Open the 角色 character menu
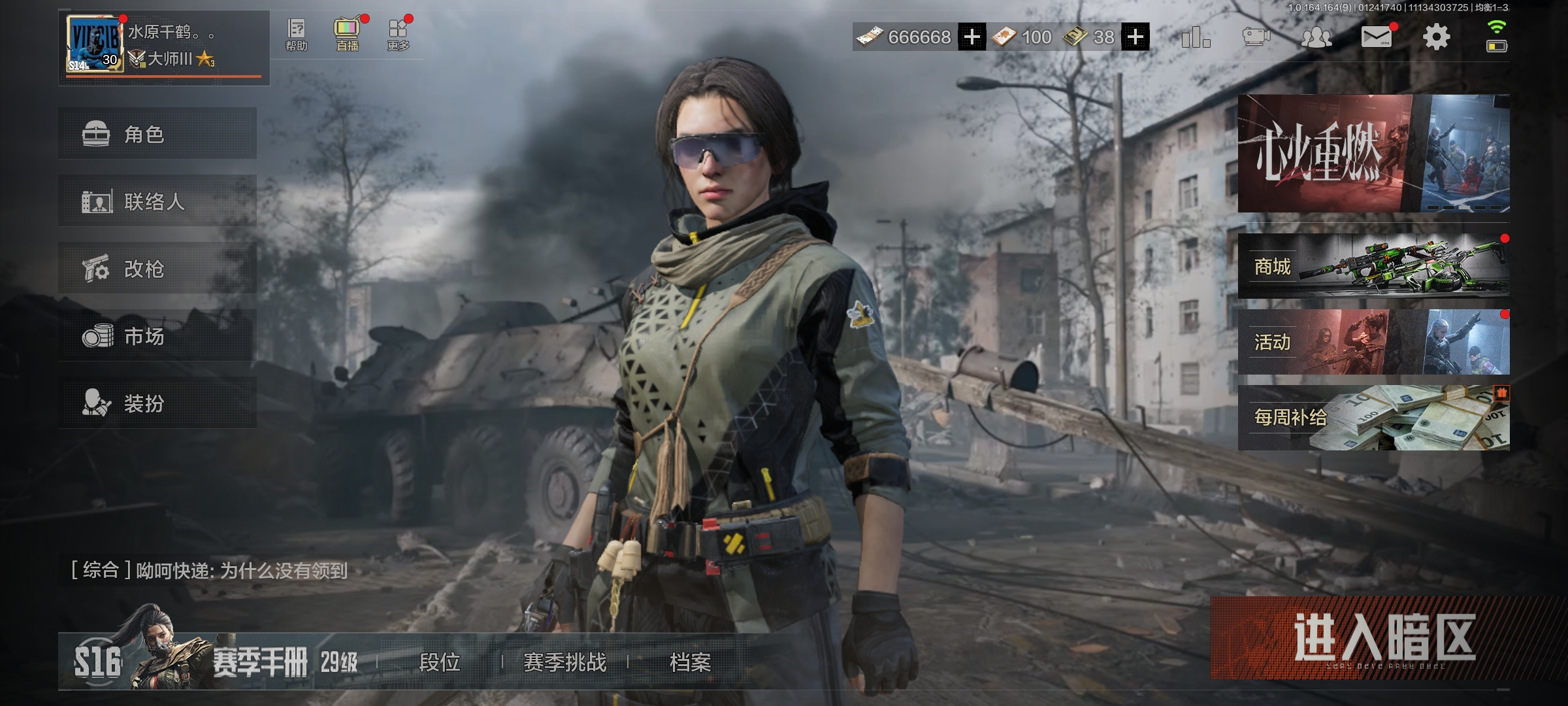1568x706 pixels. pyautogui.click(x=157, y=133)
